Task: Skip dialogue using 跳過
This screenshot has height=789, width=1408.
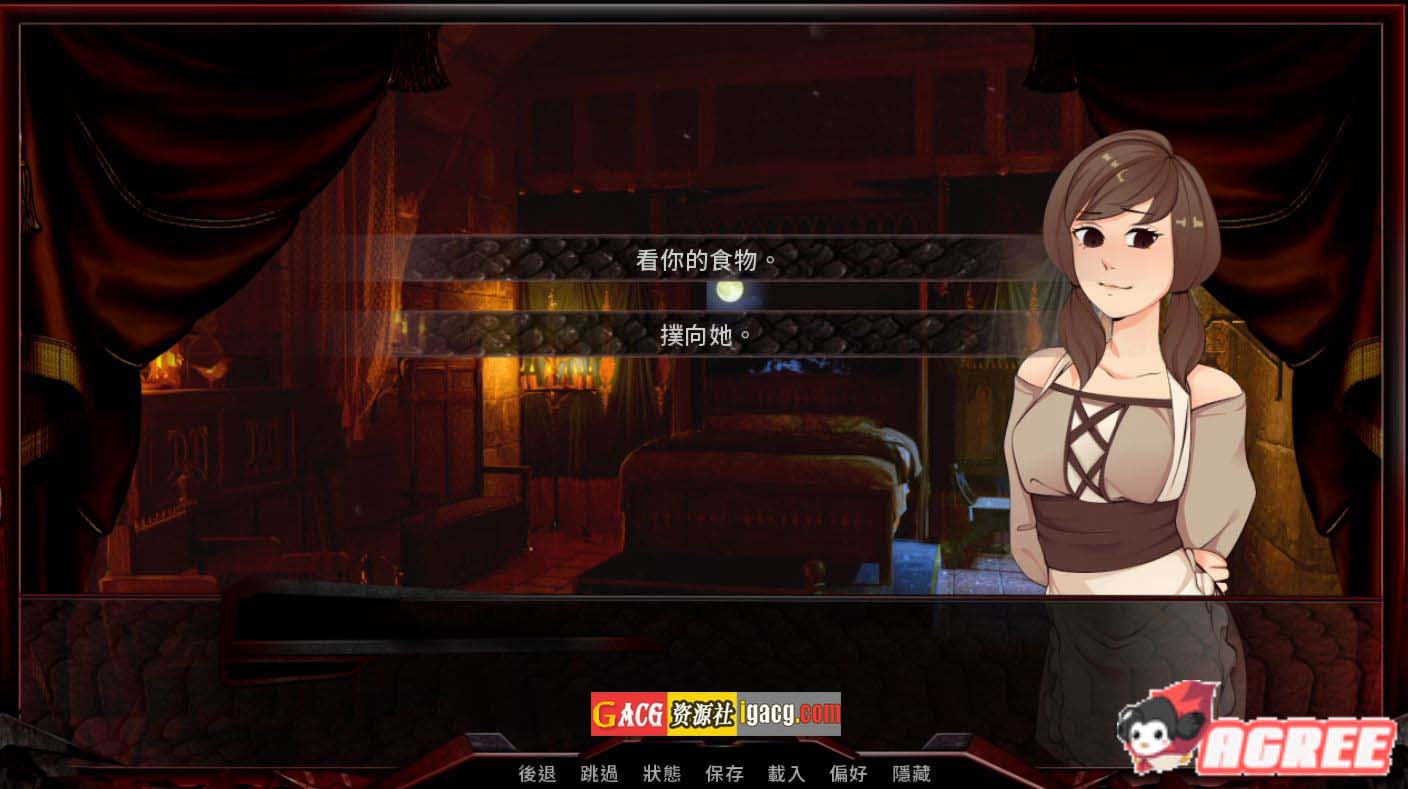Action: tap(599, 773)
